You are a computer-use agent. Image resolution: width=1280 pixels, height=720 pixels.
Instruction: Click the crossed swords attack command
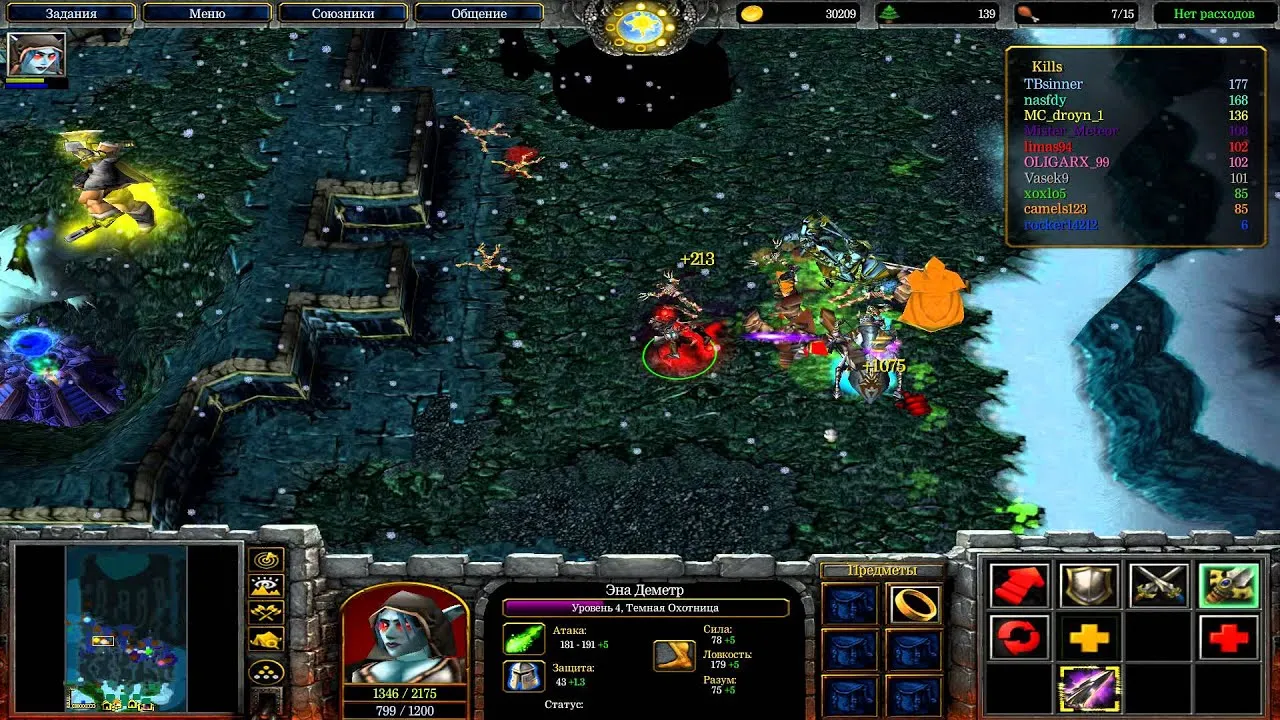point(1159,584)
